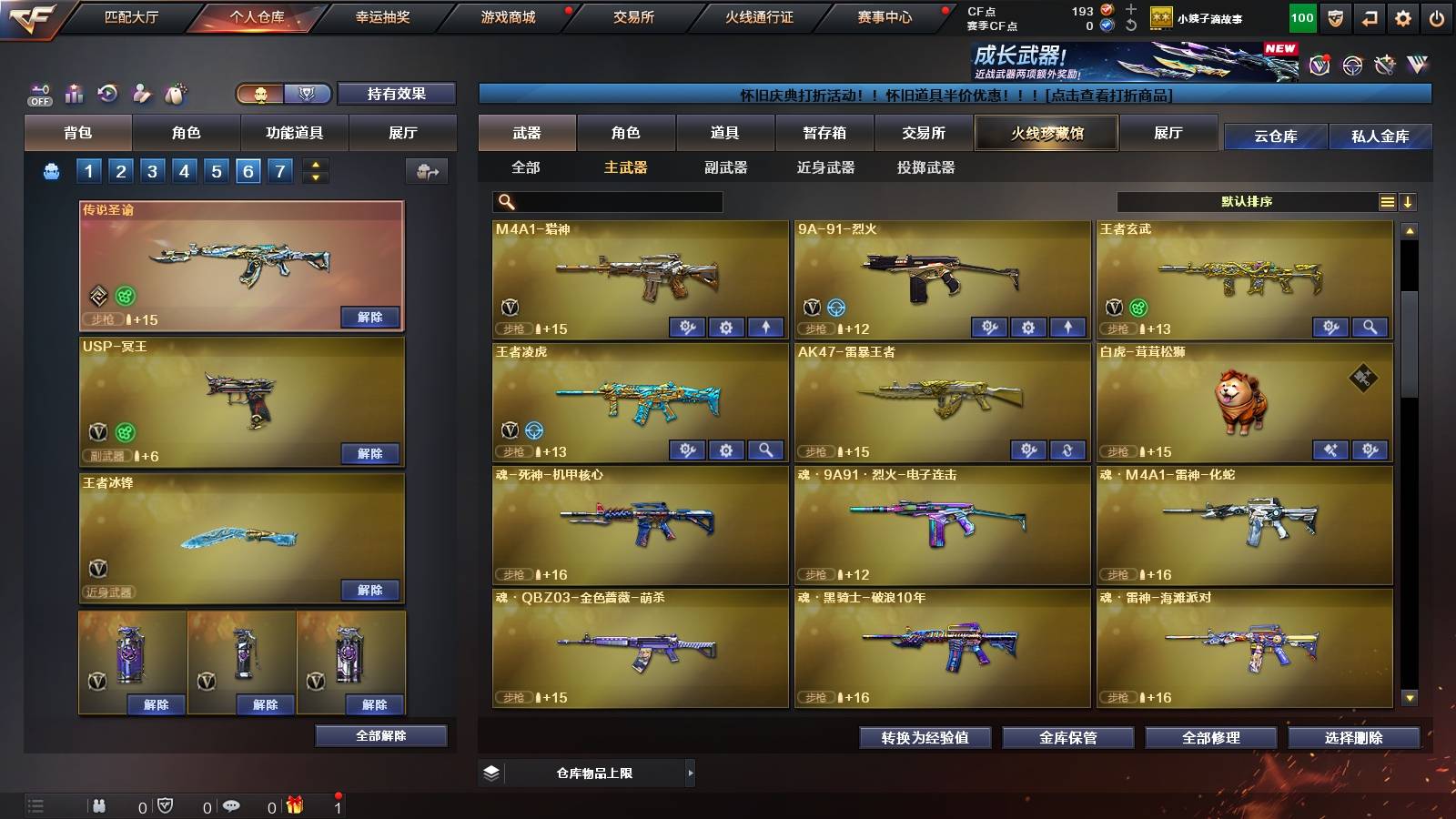
Task: Click the pet egg icon in top-left toolbar
Action: (x=173, y=92)
